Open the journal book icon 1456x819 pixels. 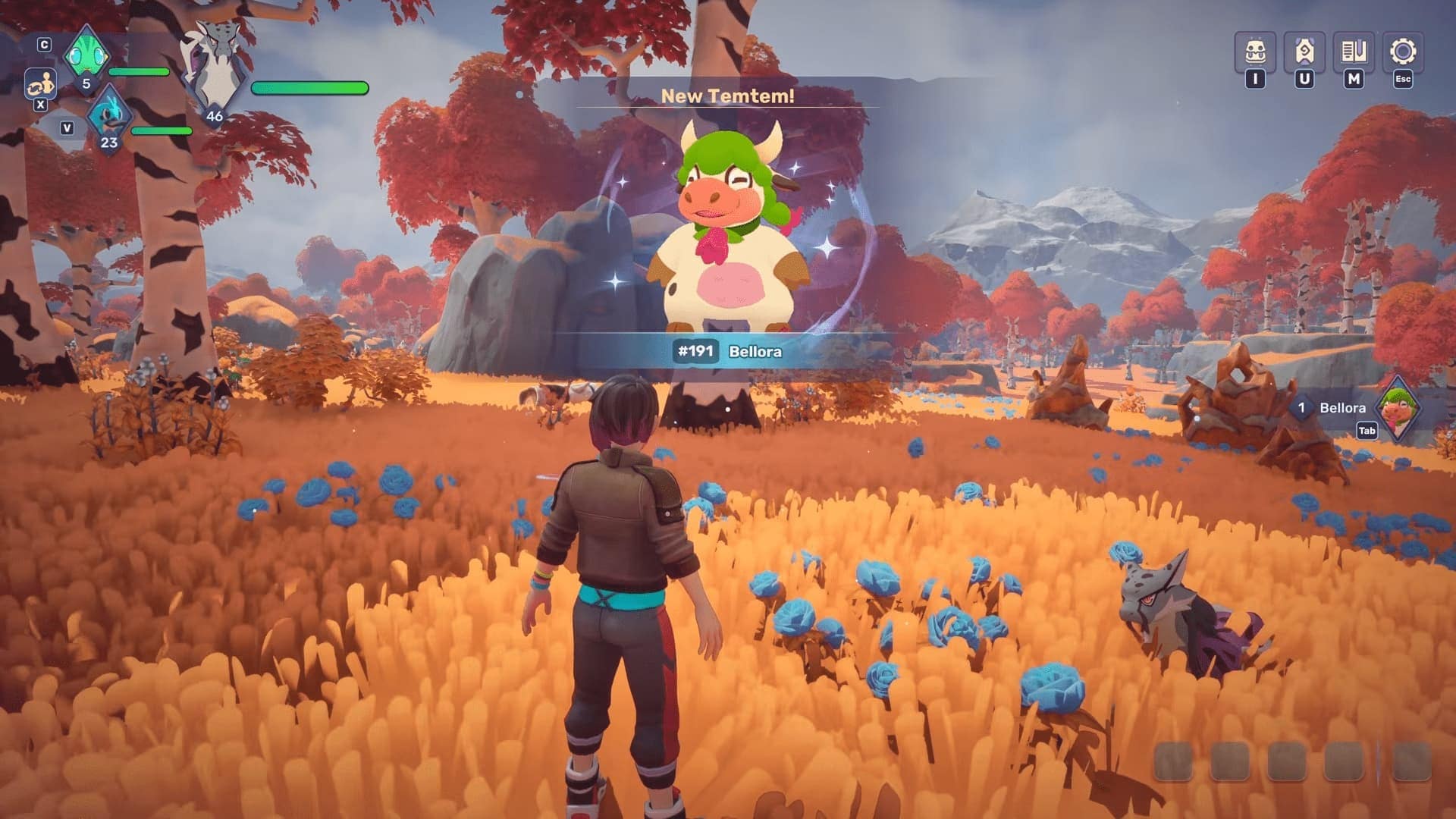1354,52
